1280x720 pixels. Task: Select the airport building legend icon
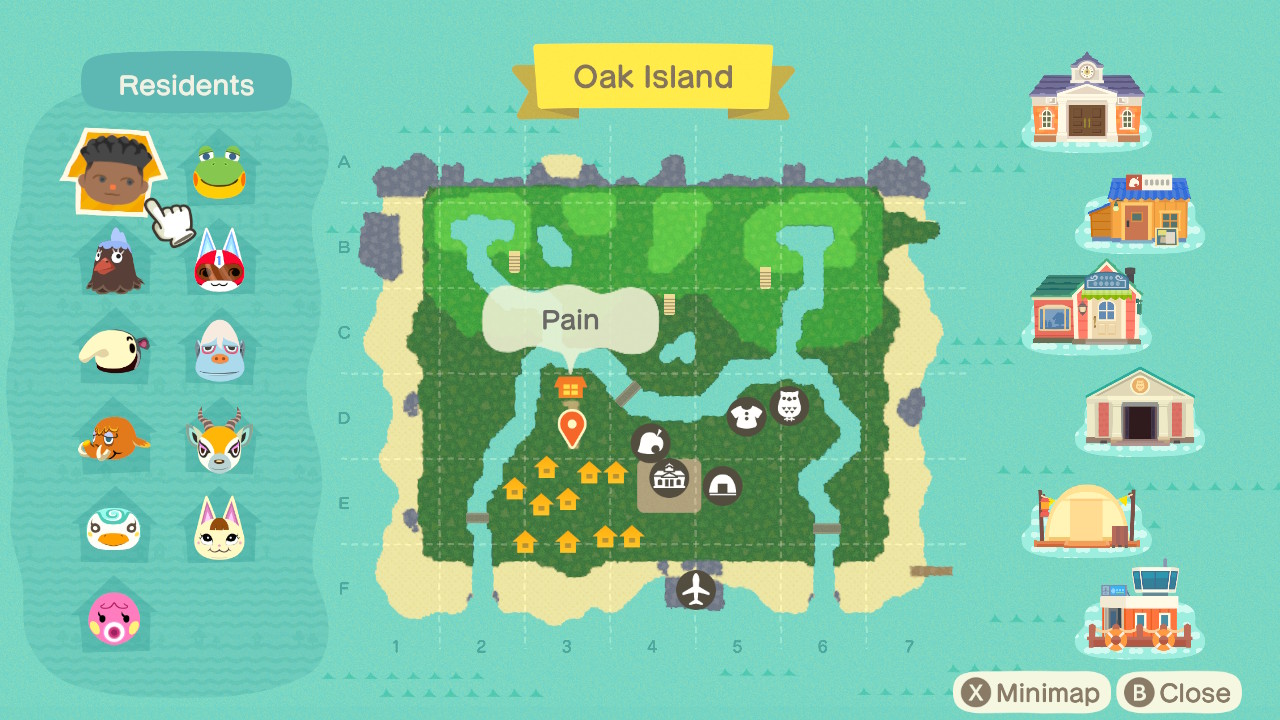tap(1139, 611)
